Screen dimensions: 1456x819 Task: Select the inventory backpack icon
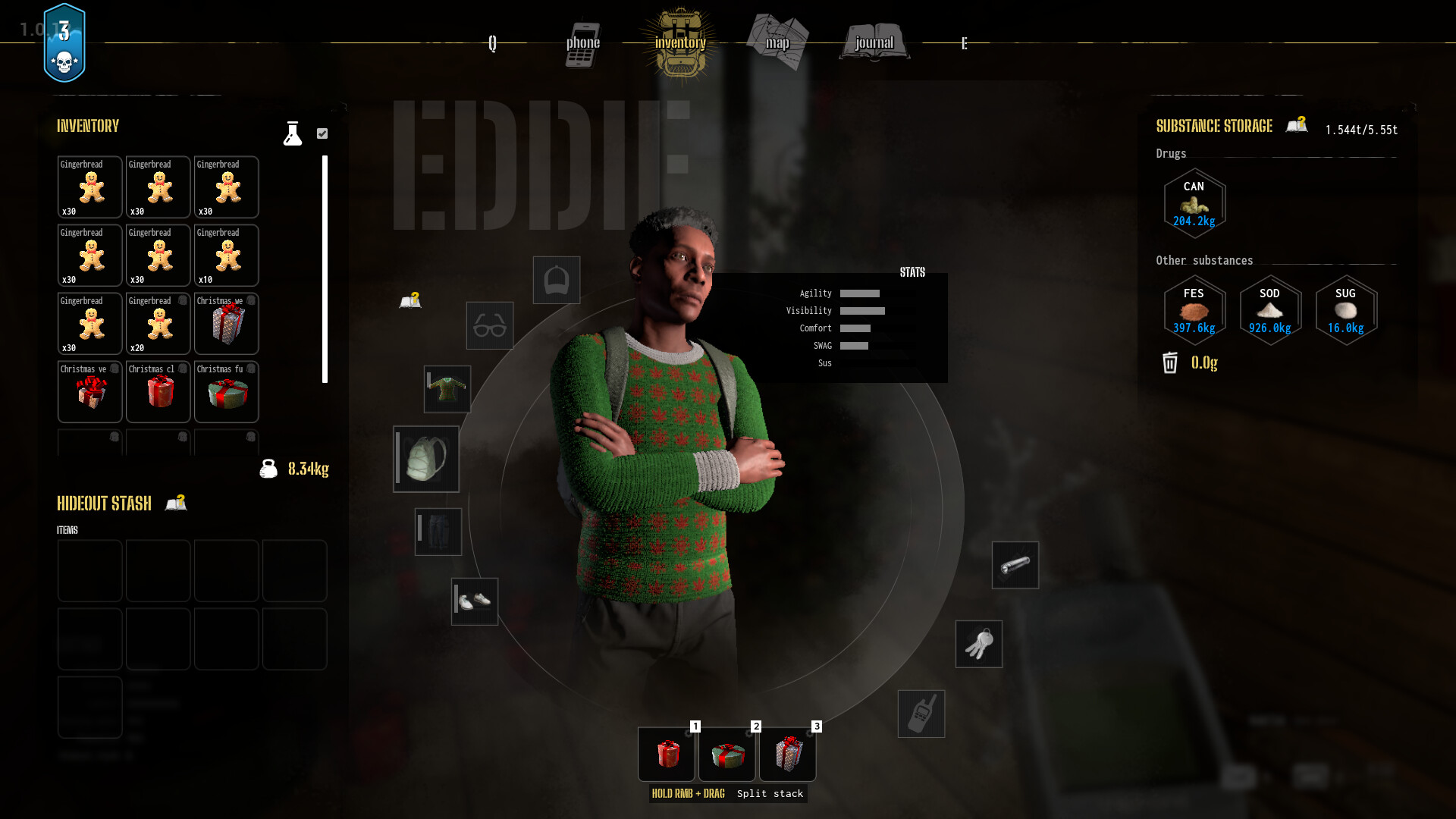click(680, 42)
